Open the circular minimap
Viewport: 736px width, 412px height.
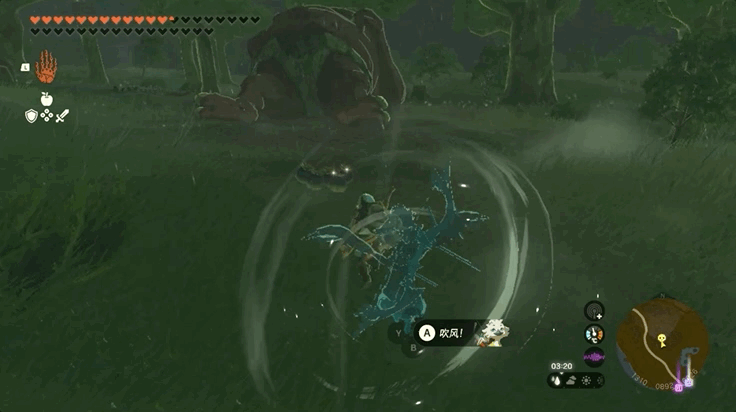(x=662, y=344)
